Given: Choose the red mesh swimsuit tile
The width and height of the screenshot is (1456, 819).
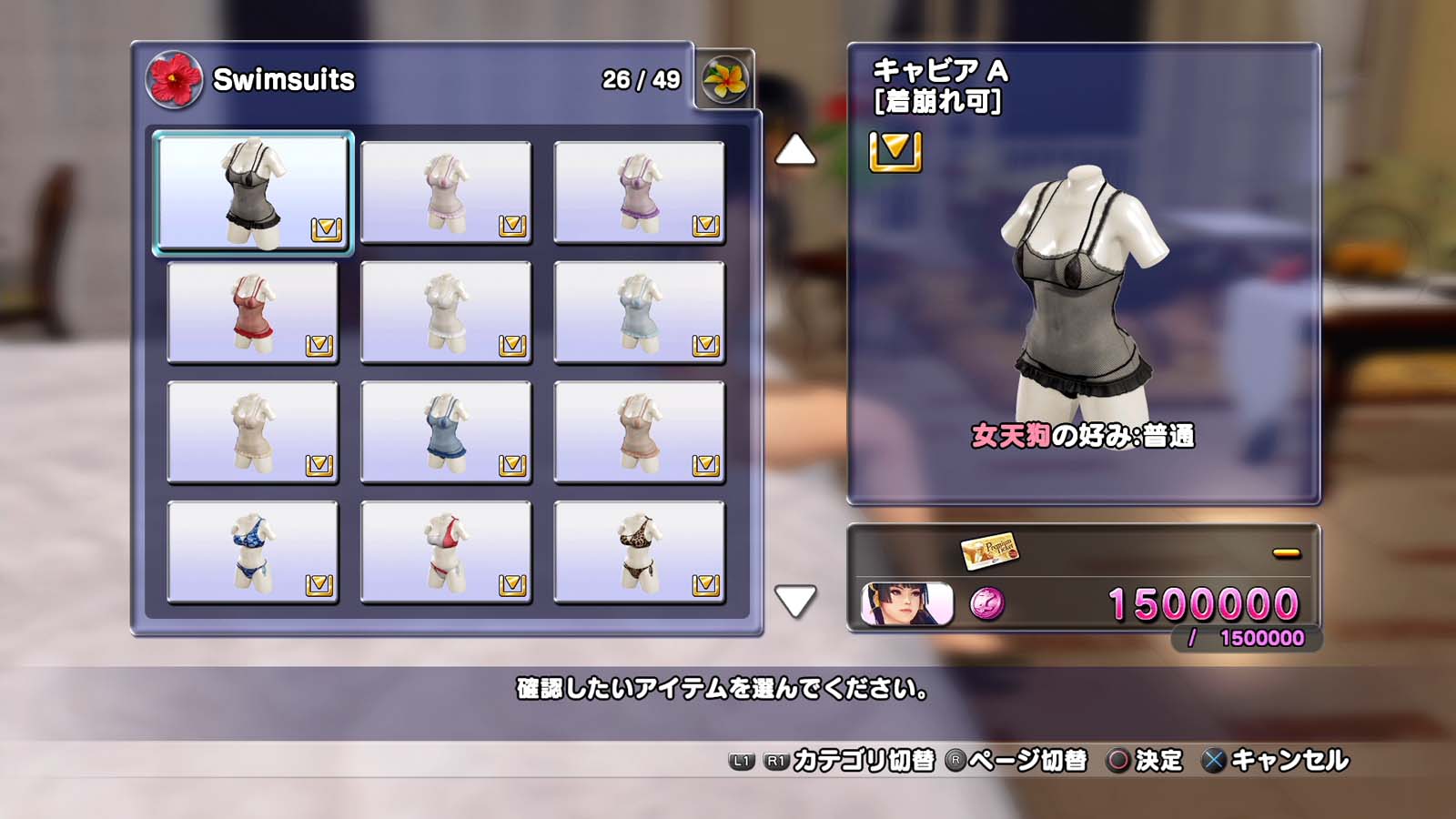Looking at the screenshot, I should click(x=253, y=312).
